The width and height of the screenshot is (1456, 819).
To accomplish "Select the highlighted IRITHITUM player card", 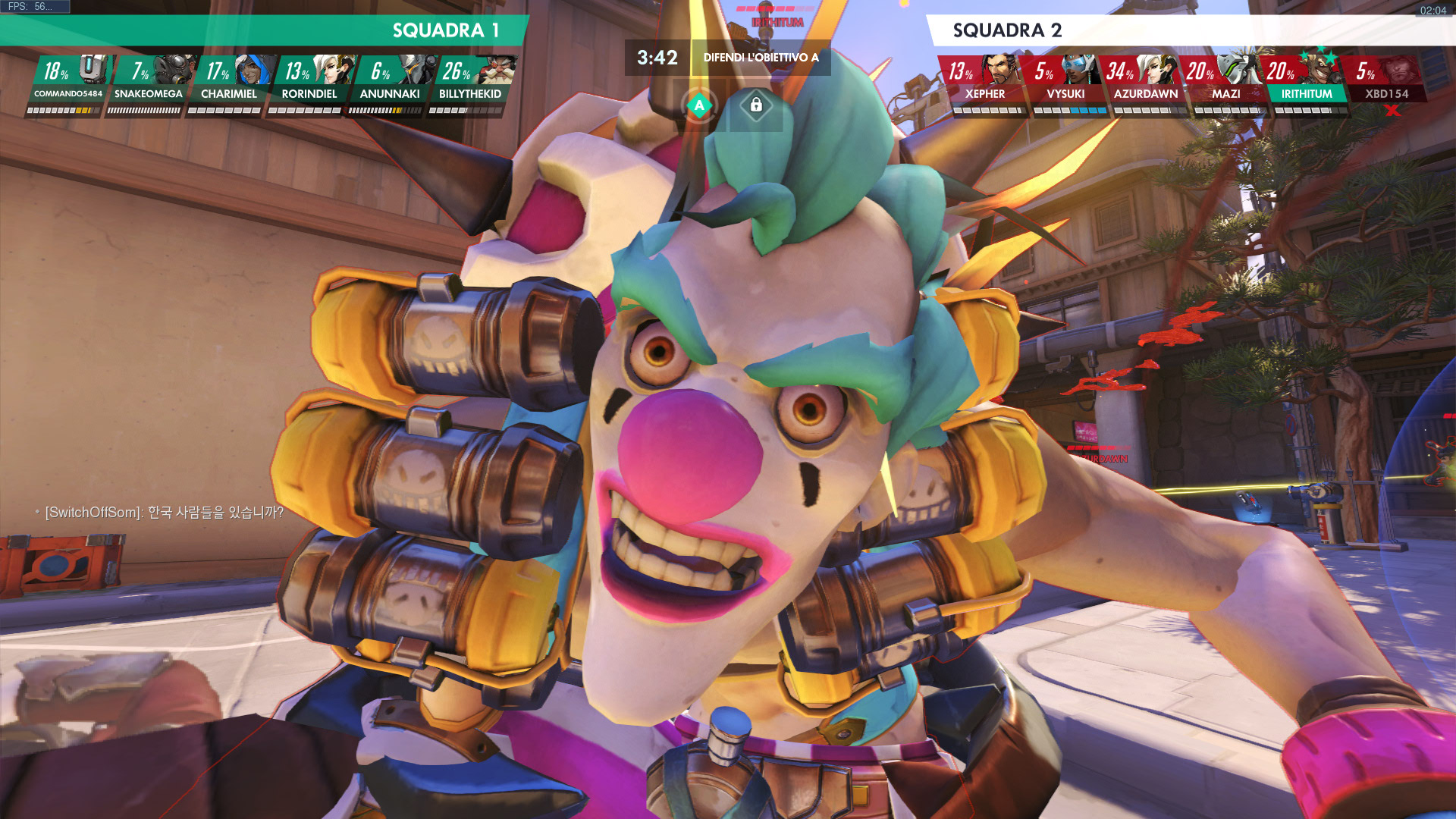I will (x=1307, y=83).
